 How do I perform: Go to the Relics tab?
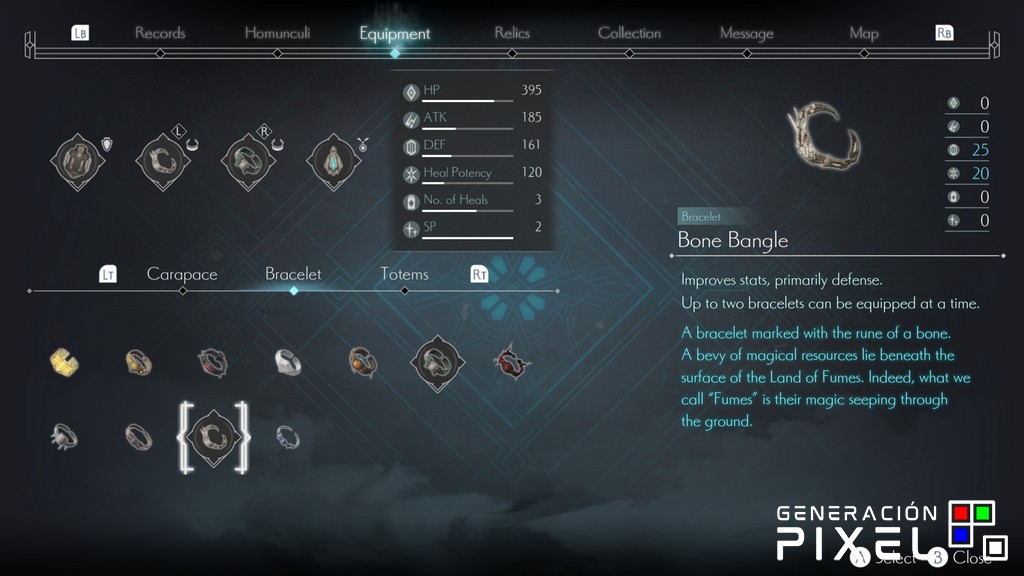511,33
